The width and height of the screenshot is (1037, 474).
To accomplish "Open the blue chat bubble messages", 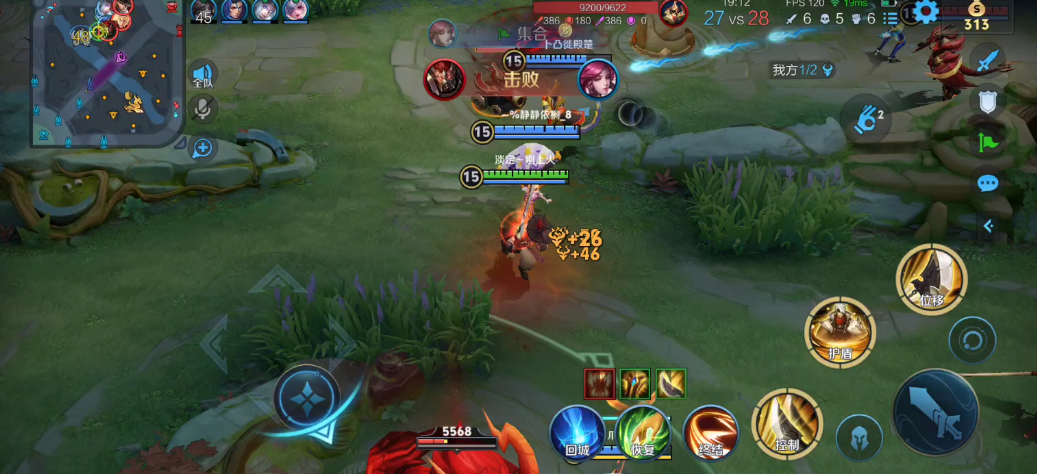I will click(x=988, y=183).
